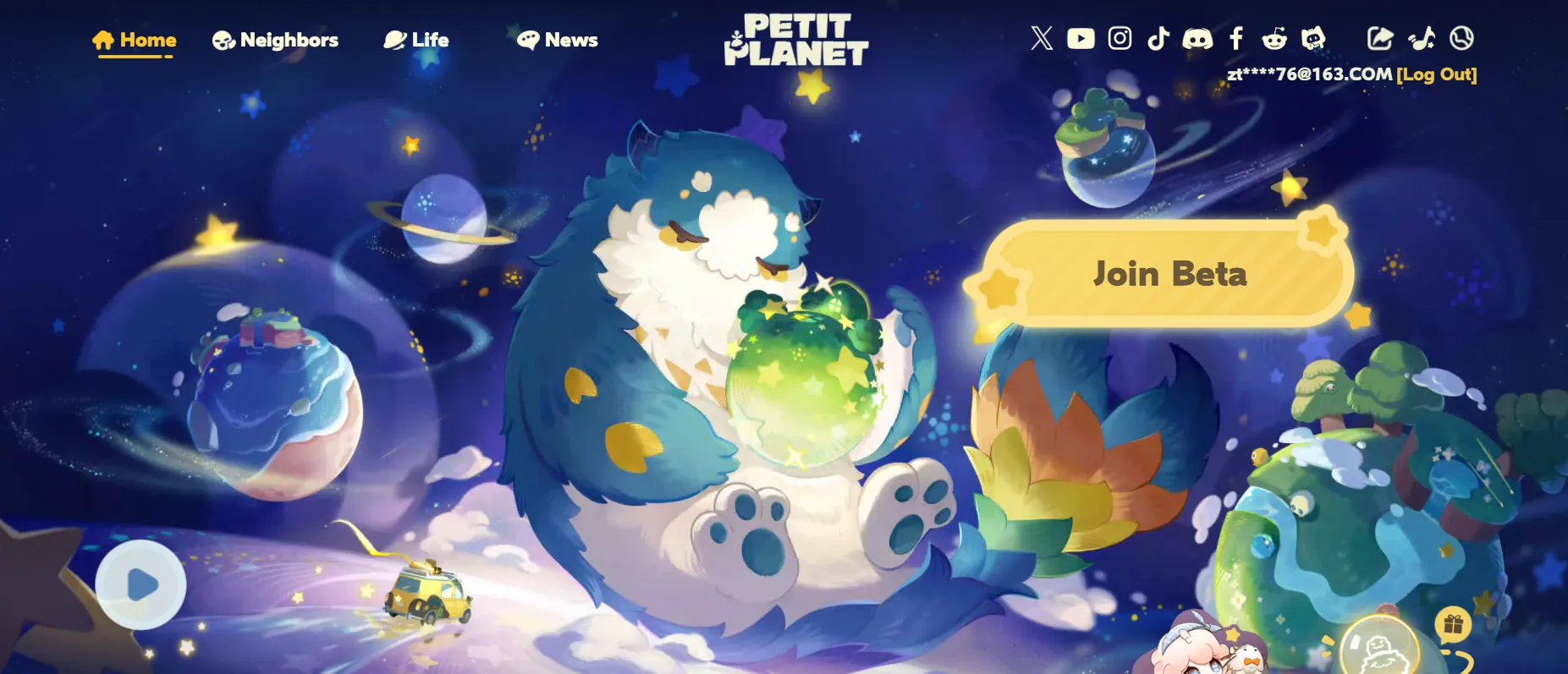Visit the Reddit community icon
1568x674 pixels.
coord(1276,37)
